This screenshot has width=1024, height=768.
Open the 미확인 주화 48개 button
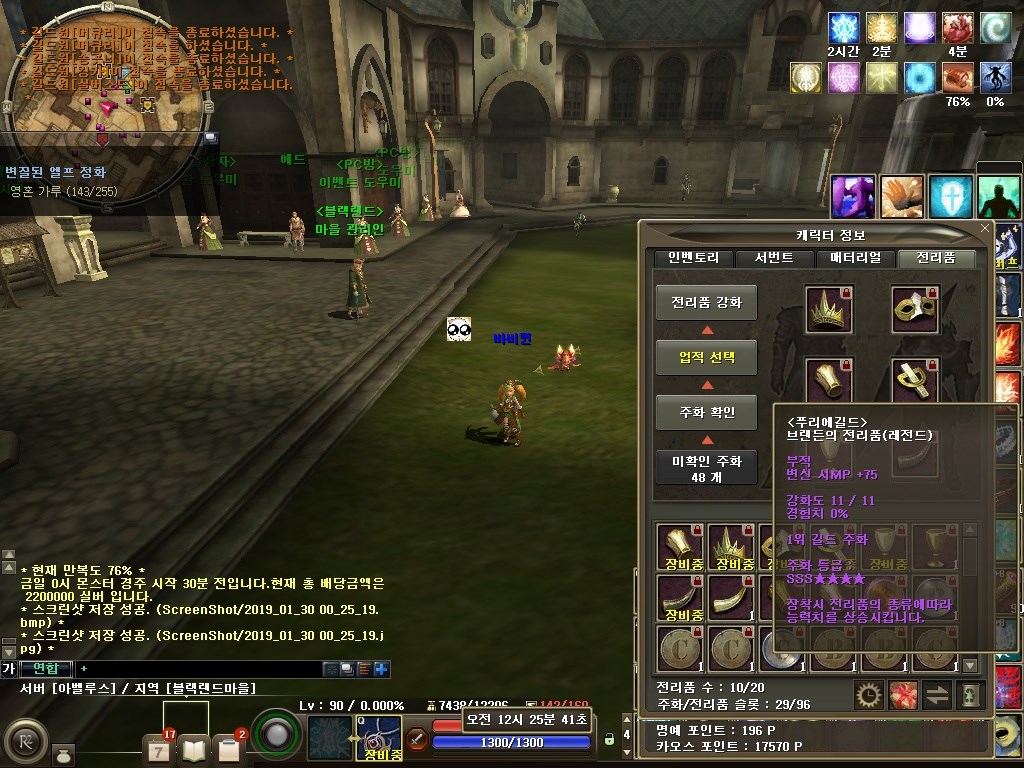[706, 467]
